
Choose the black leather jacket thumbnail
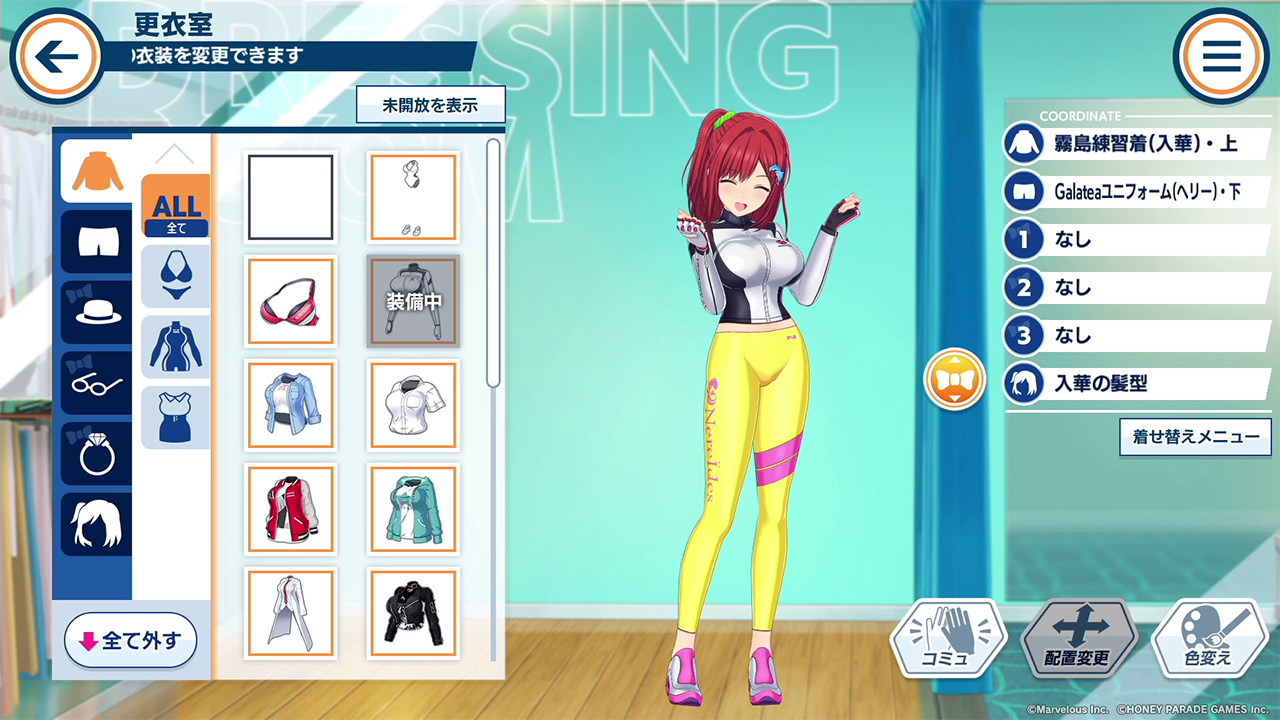pos(413,613)
